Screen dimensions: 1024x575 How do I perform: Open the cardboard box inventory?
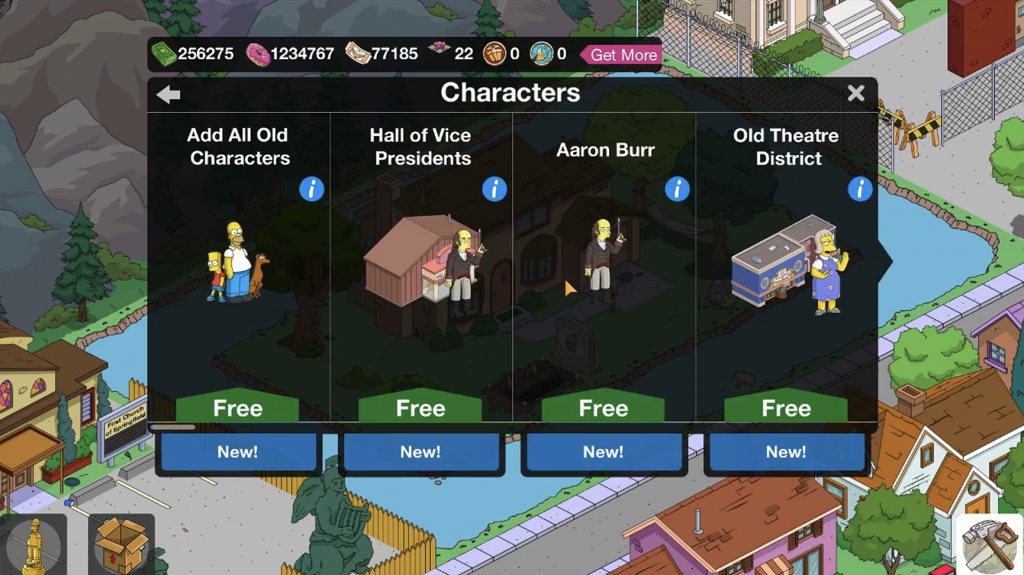[121, 545]
